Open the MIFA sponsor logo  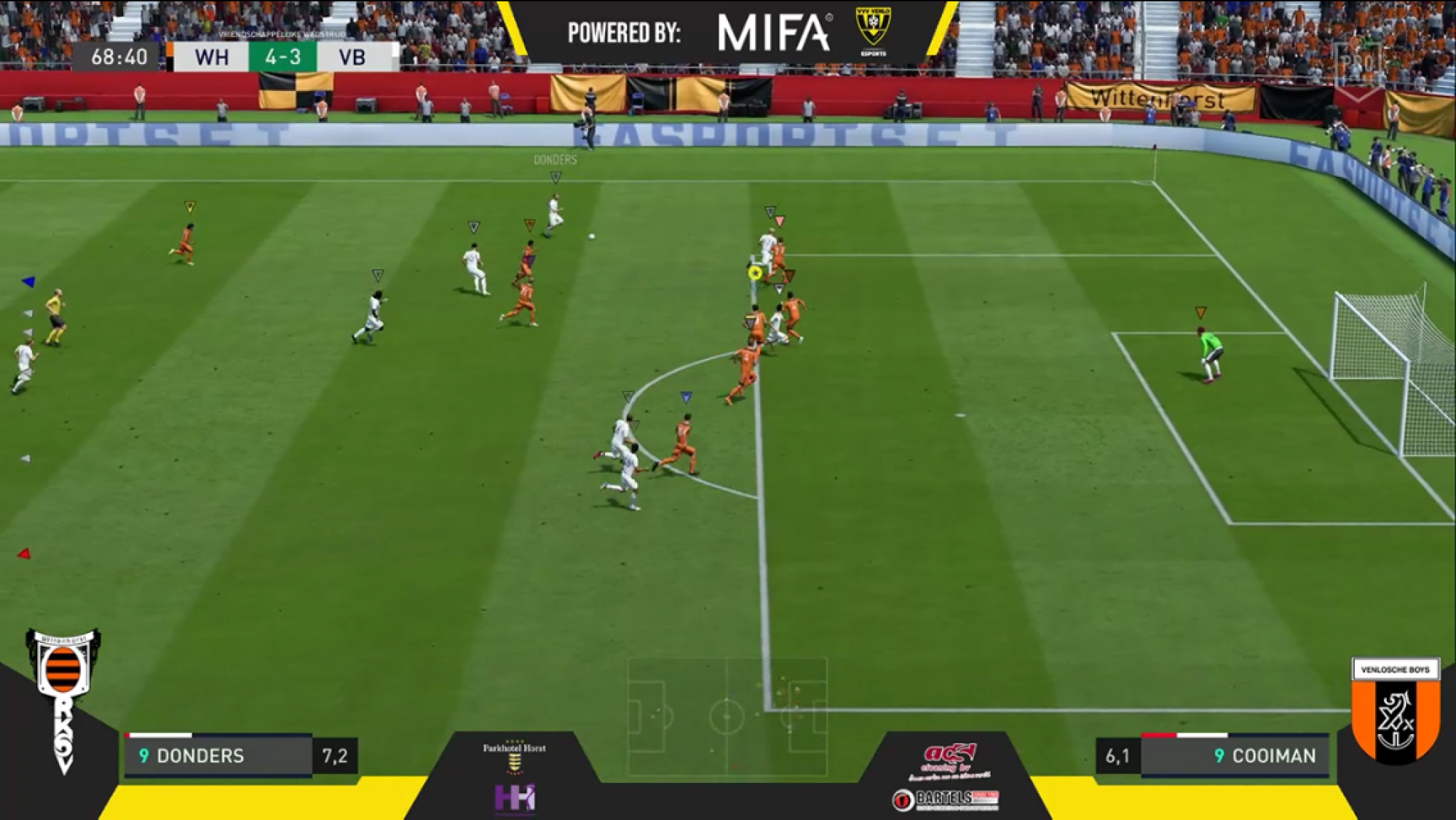774,33
